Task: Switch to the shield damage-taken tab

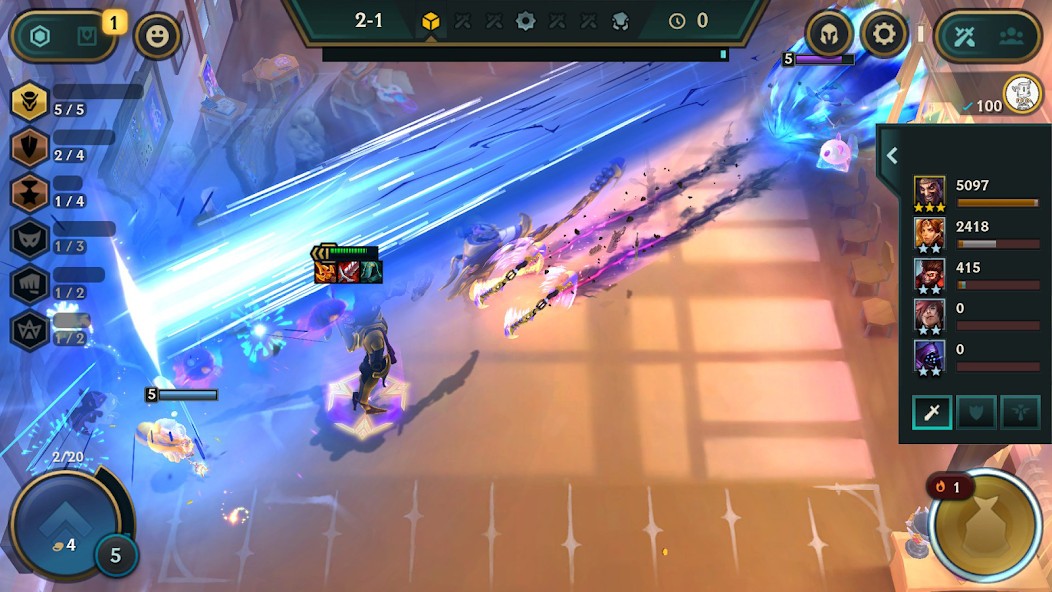Action: point(976,413)
